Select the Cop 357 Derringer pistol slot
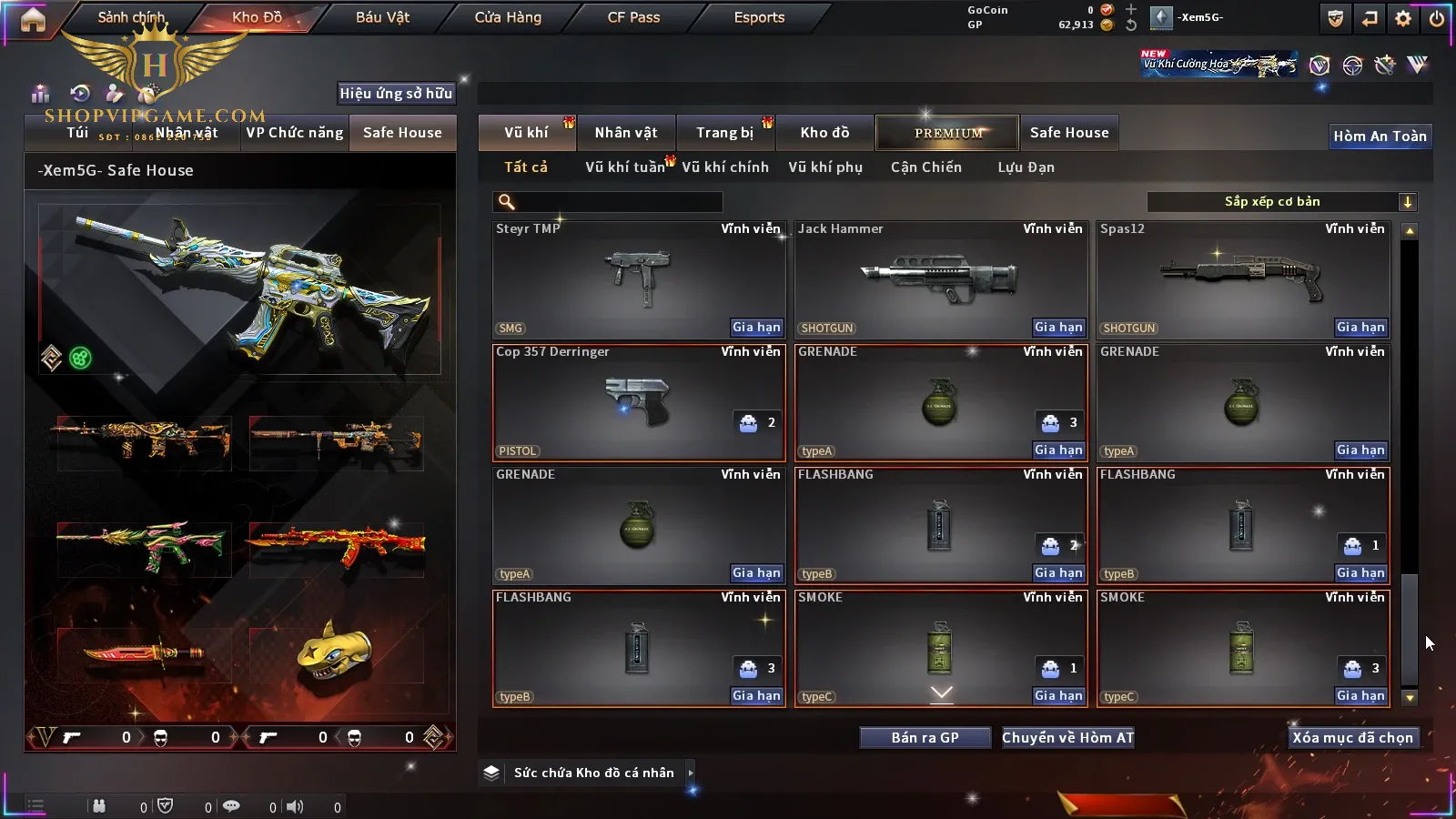Image resolution: width=1456 pixels, height=819 pixels. 638,402
